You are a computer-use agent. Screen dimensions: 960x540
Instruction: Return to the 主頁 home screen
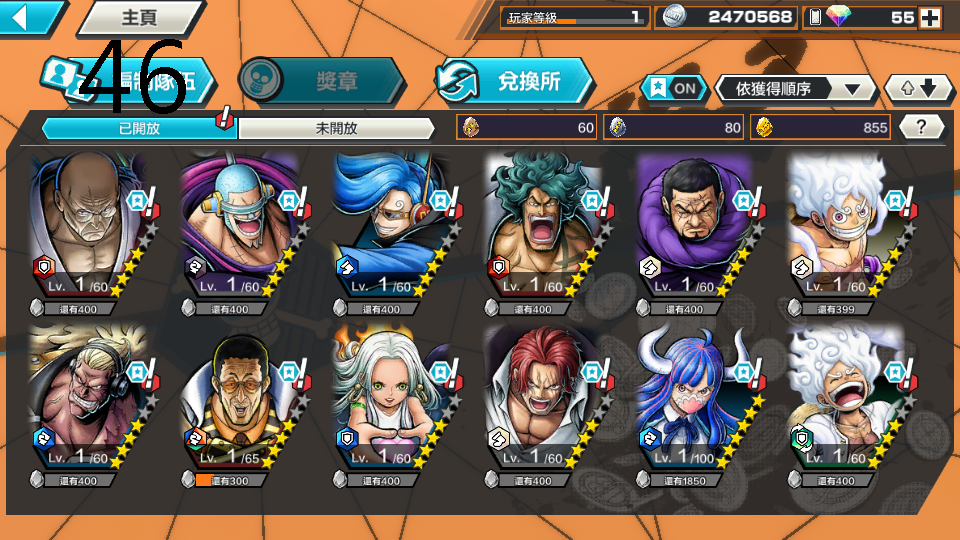click(140, 17)
